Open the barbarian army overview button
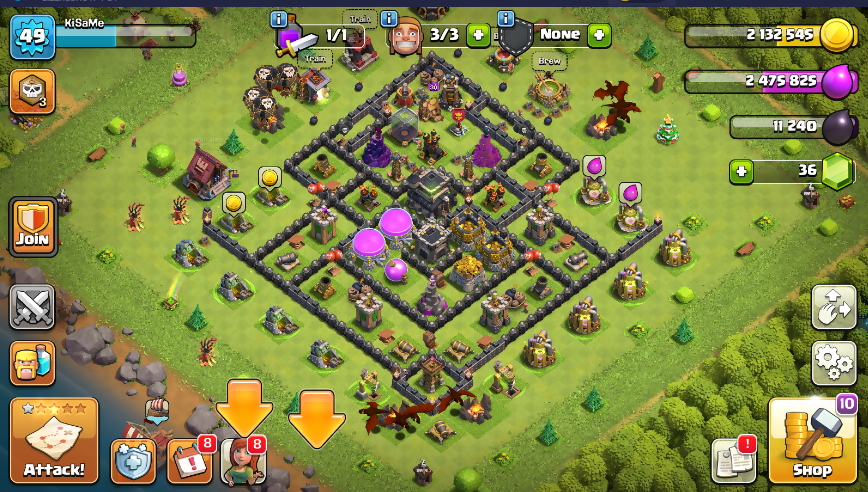This screenshot has height=492, width=868. (x=32, y=362)
